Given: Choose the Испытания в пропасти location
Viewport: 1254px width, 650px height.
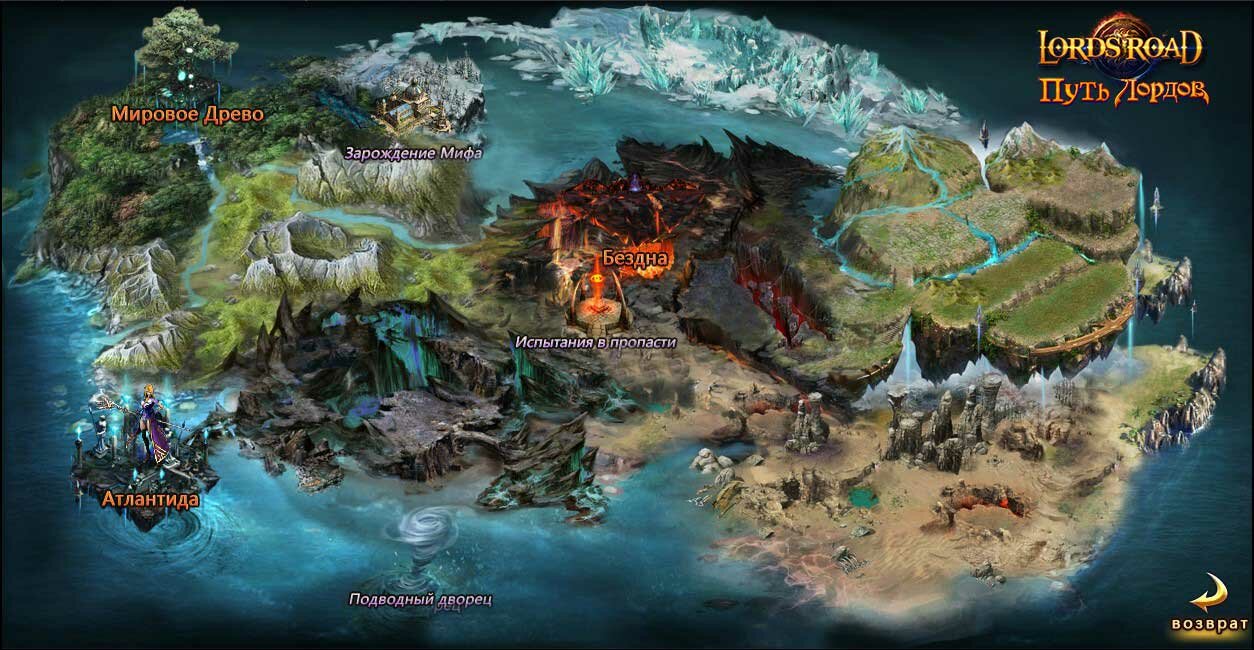Looking at the screenshot, I should (596, 341).
